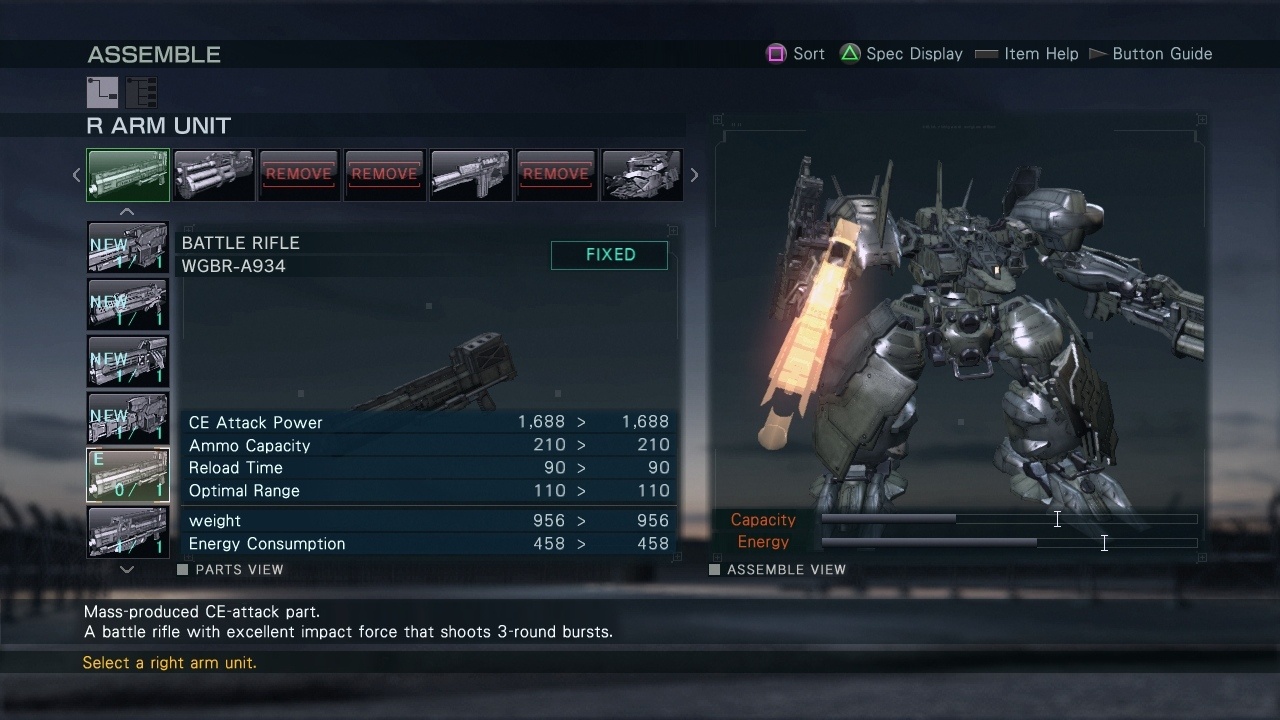Select the rifle slot between the REMOVE slots
This screenshot has height=720, width=1280.
(x=470, y=175)
